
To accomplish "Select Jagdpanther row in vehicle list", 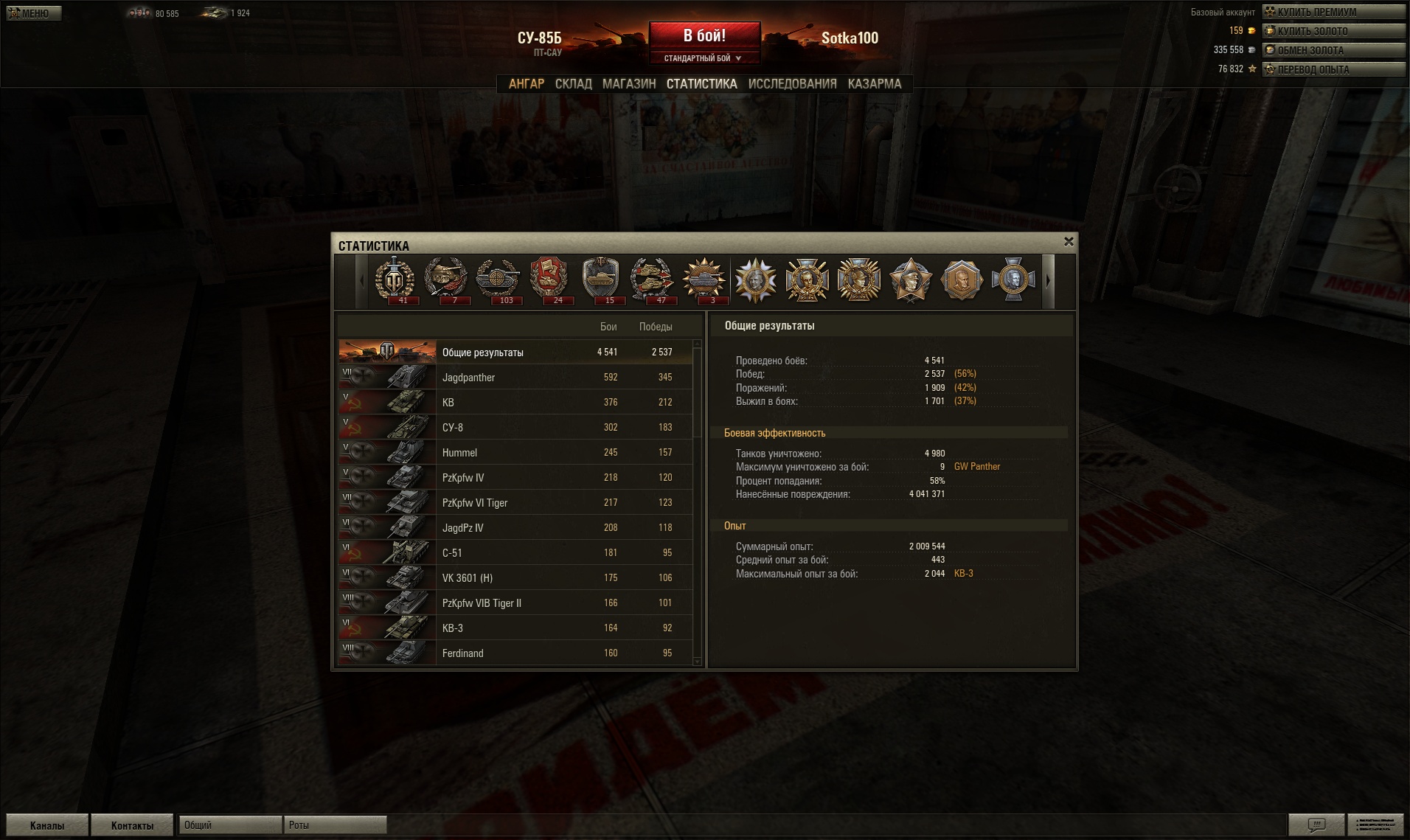I will [x=515, y=378].
